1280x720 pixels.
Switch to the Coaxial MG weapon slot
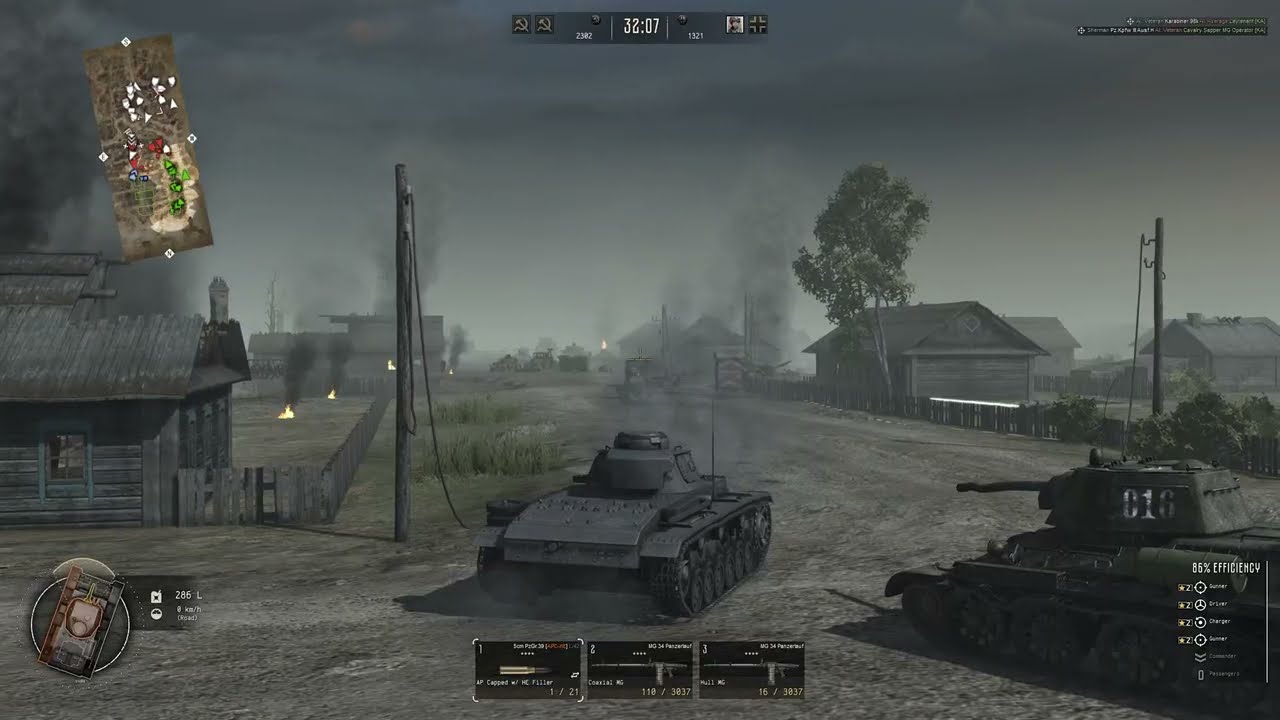(640, 669)
